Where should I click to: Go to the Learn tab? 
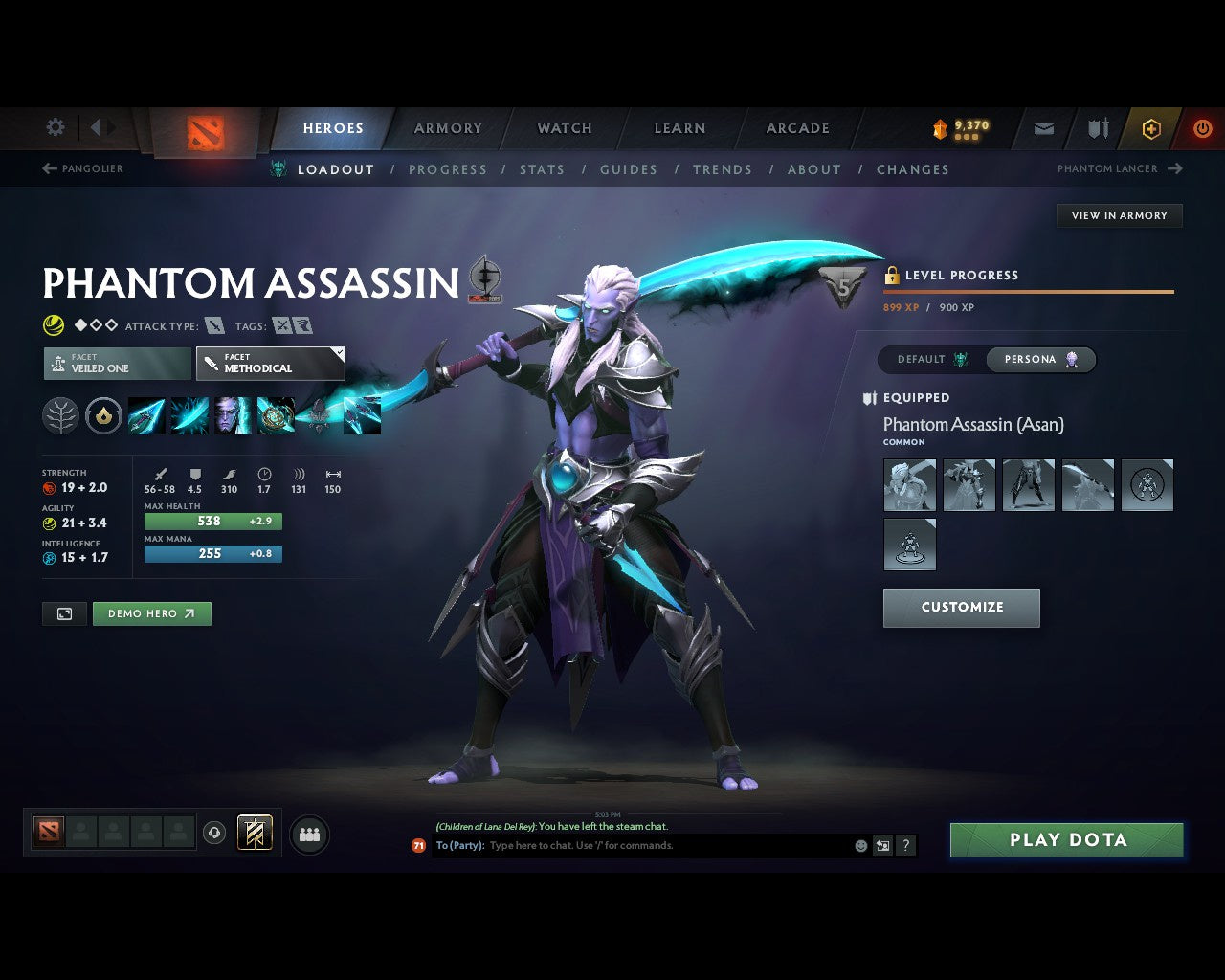tap(679, 128)
